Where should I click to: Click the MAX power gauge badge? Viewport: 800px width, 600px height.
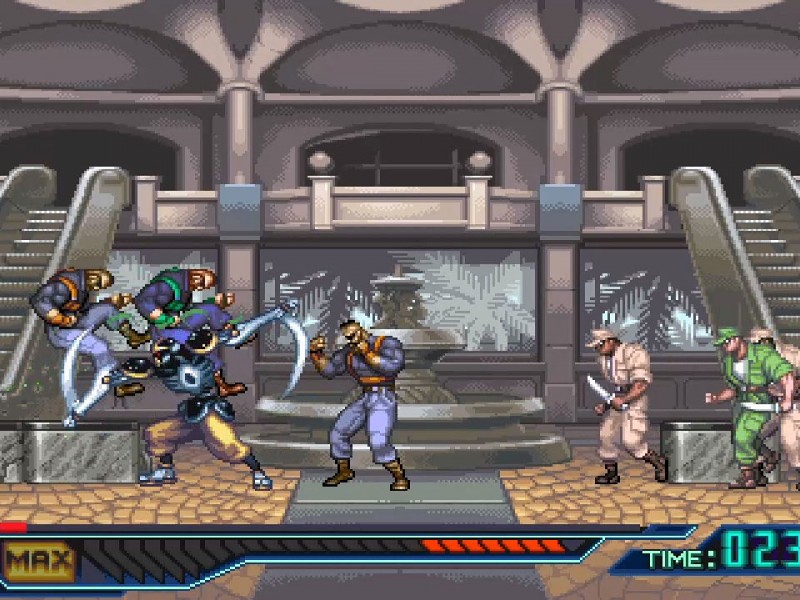[x=39, y=560]
